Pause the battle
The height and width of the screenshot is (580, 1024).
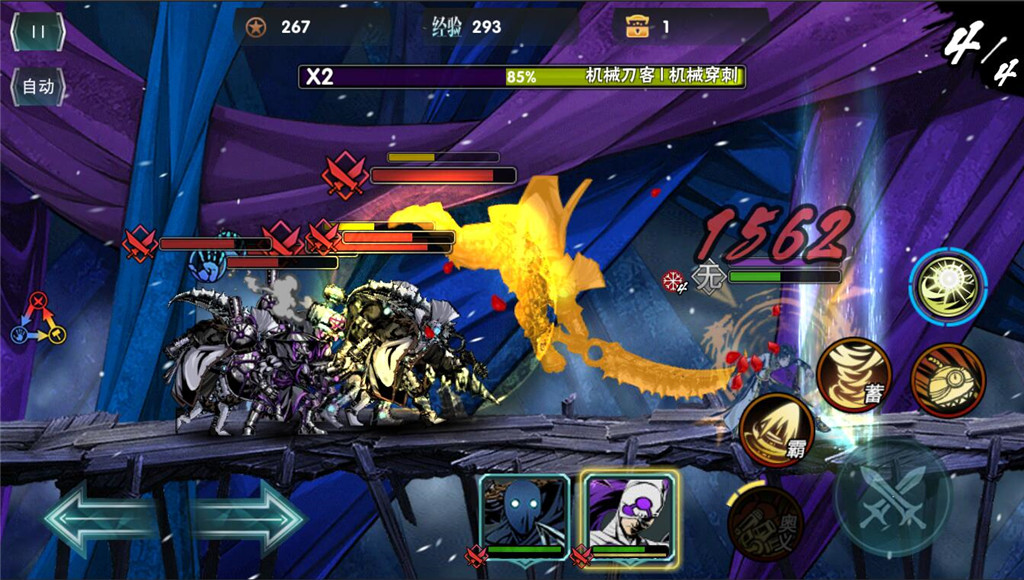click(38, 31)
